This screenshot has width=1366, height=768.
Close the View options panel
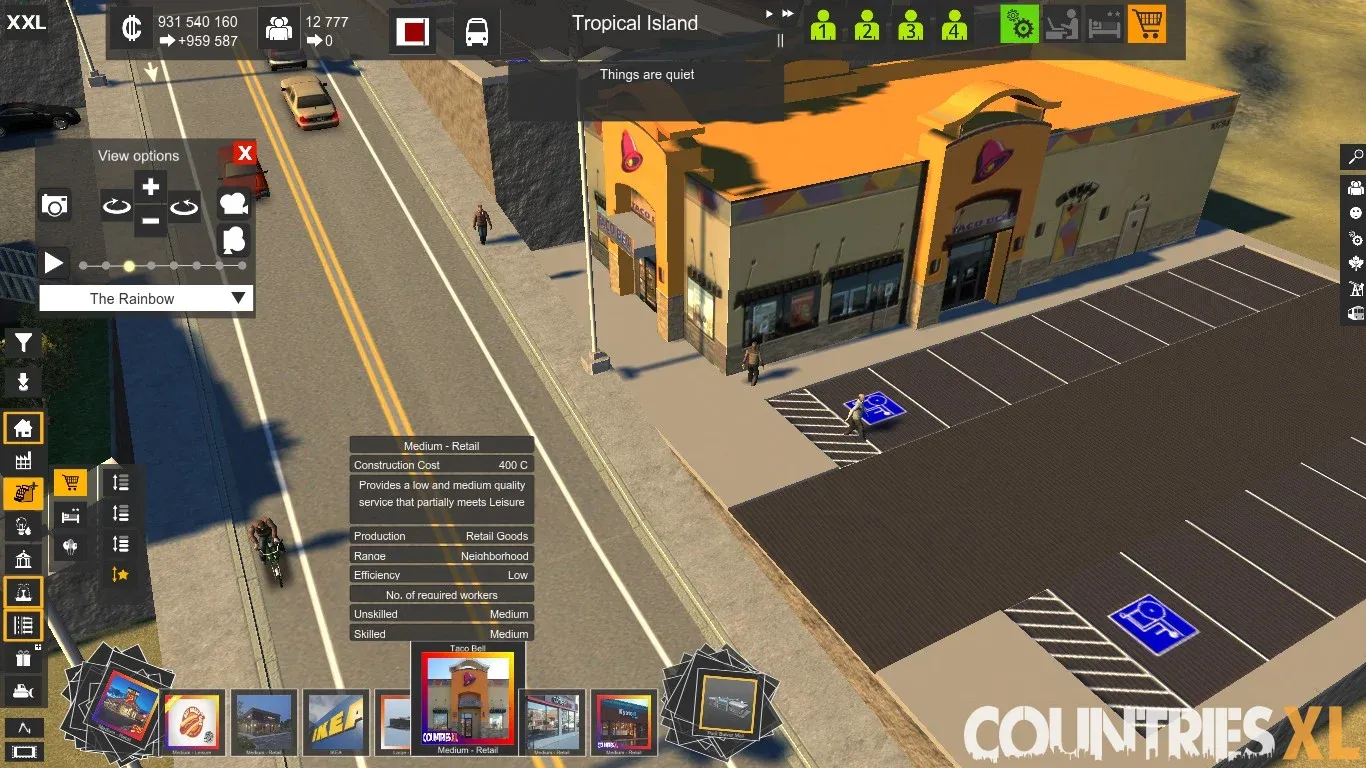(245, 153)
